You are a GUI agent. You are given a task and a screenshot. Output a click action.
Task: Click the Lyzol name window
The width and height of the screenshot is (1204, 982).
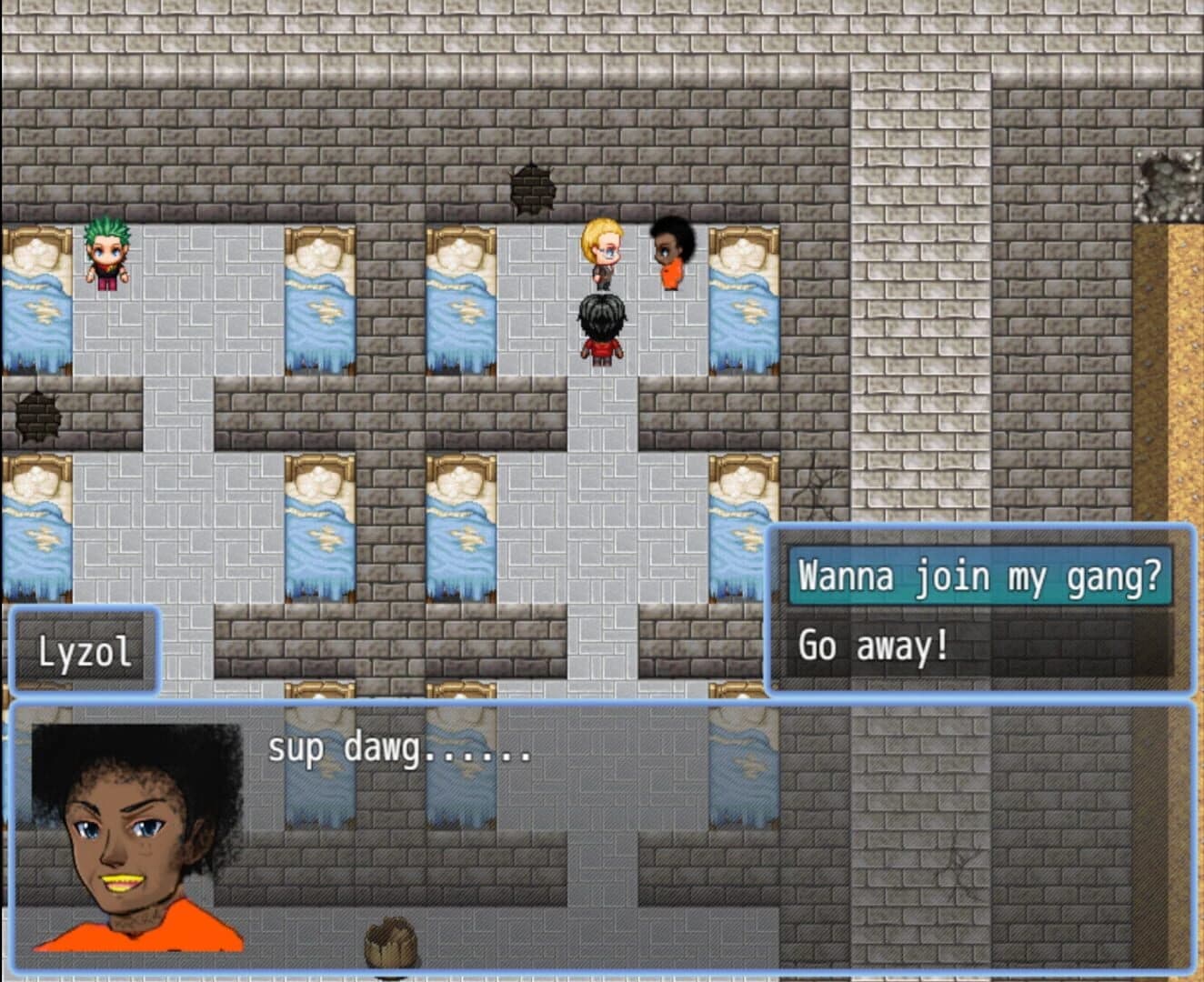[86, 650]
